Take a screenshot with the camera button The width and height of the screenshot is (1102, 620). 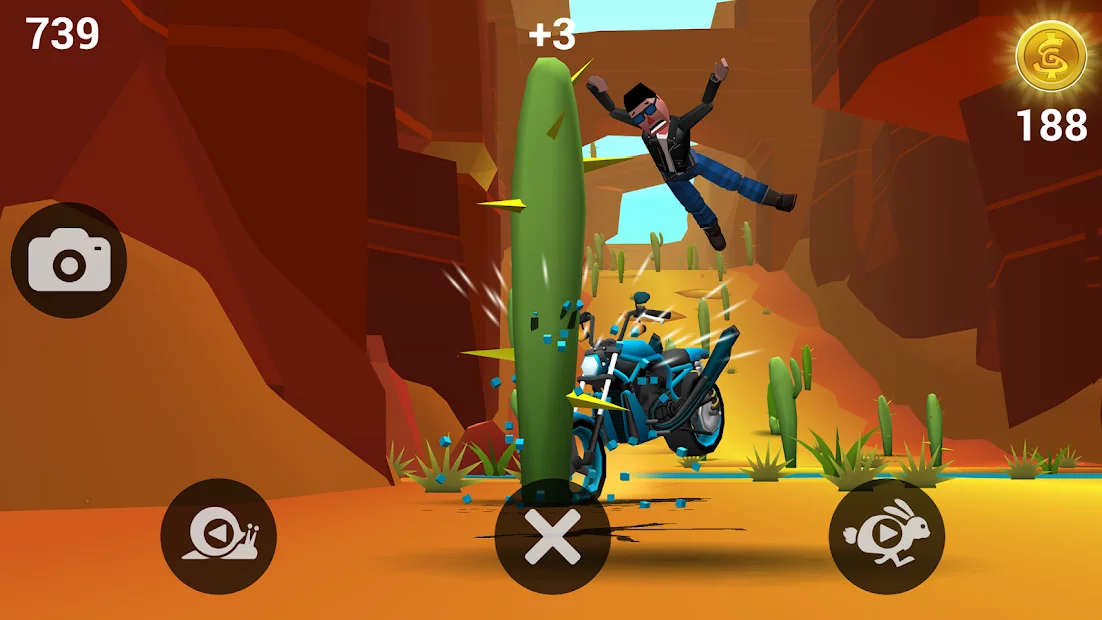[68, 261]
